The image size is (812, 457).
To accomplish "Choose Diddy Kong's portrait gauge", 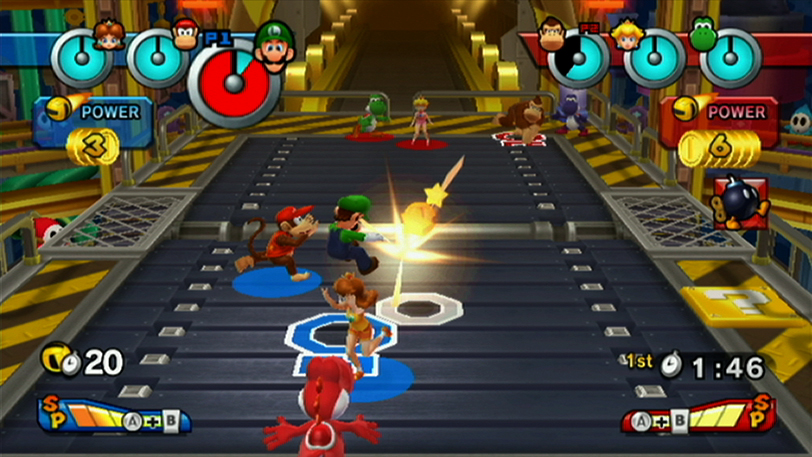I will pyautogui.click(x=157, y=56).
